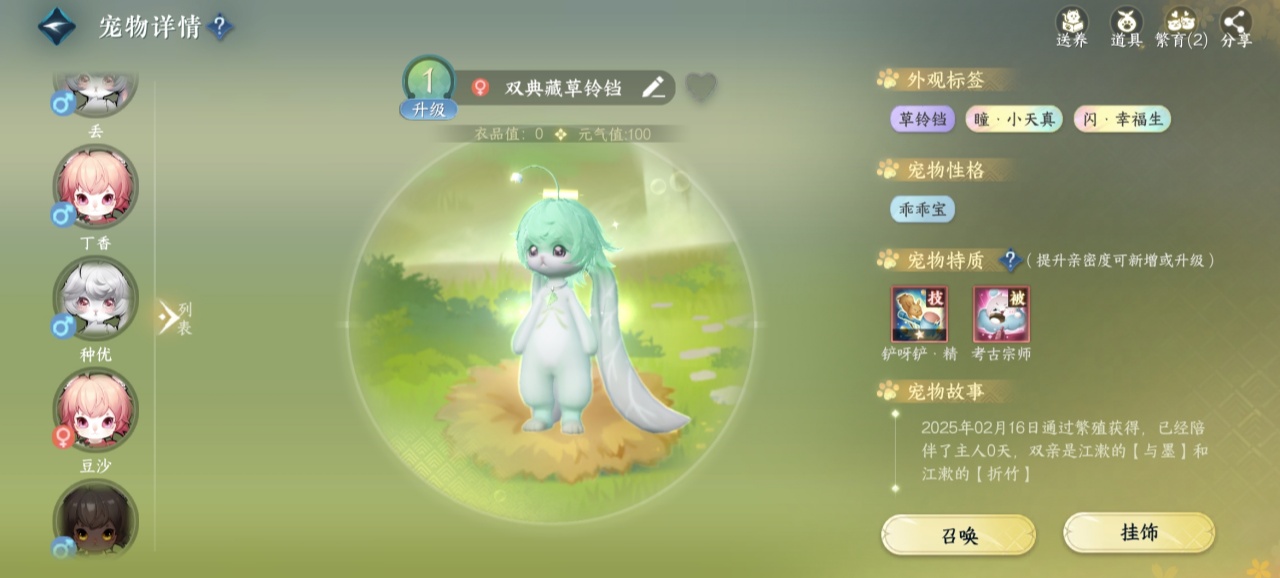Show help for 宠物特质 traits

coord(1009,260)
